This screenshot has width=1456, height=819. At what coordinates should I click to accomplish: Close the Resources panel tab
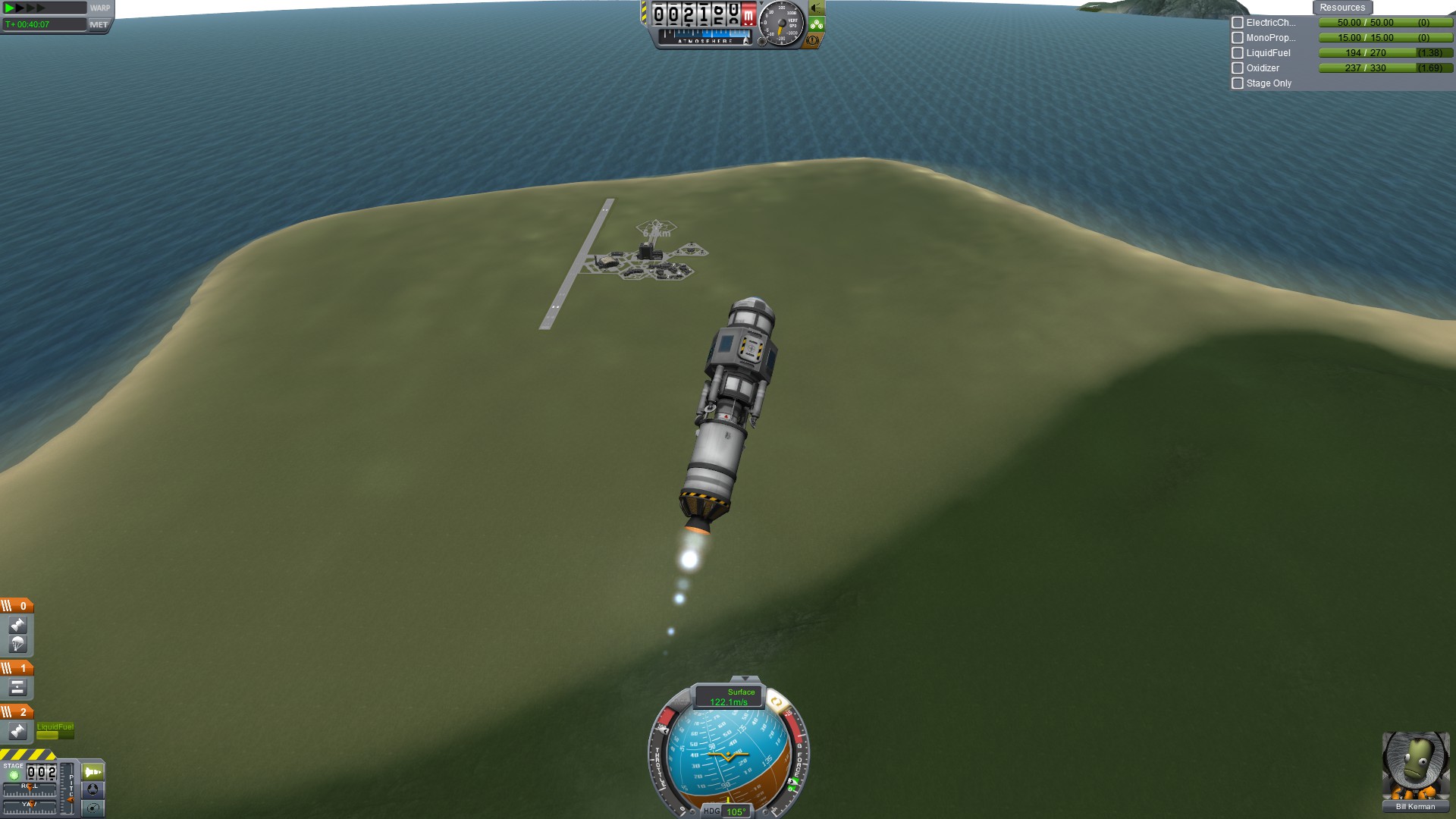pos(1341,8)
